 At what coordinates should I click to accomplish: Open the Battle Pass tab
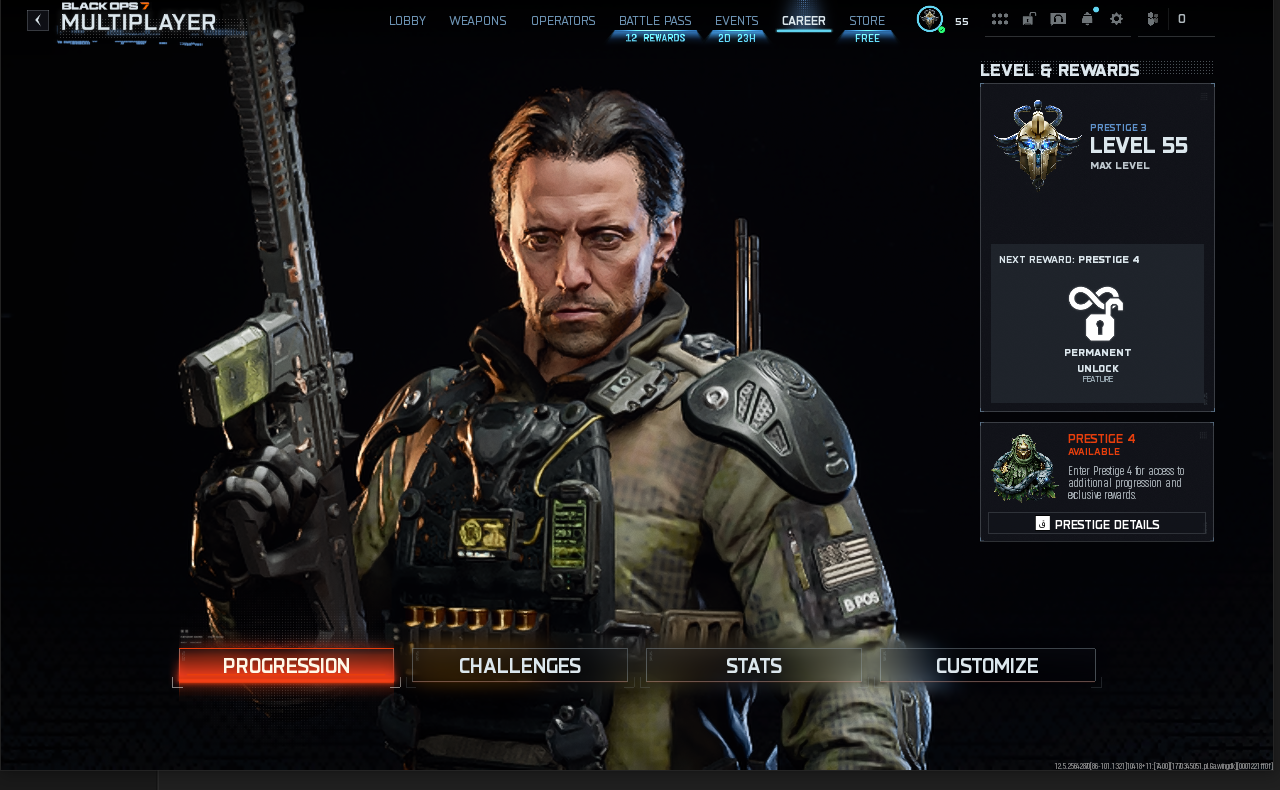(655, 21)
